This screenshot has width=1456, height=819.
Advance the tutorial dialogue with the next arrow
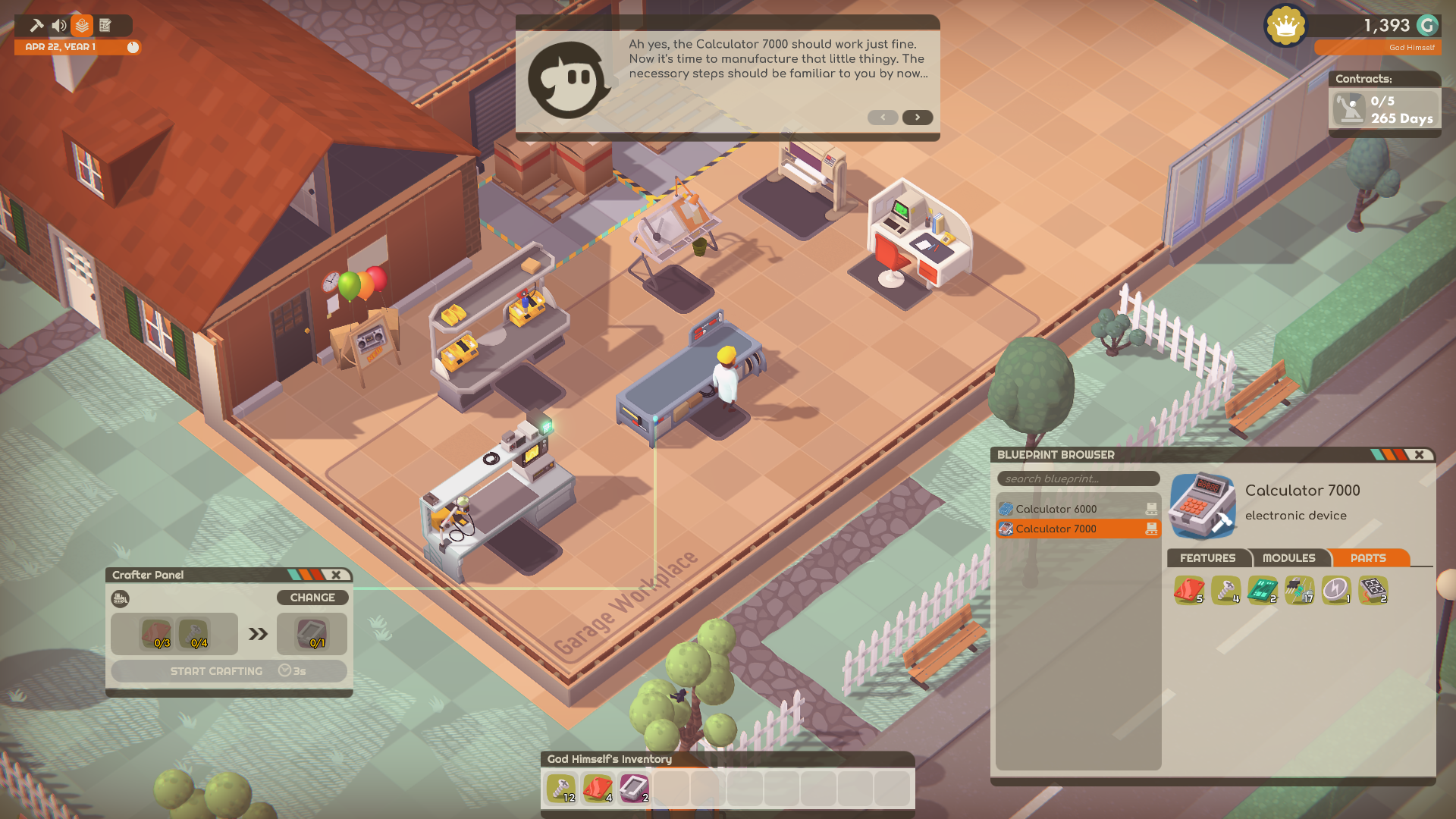click(917, 118)
